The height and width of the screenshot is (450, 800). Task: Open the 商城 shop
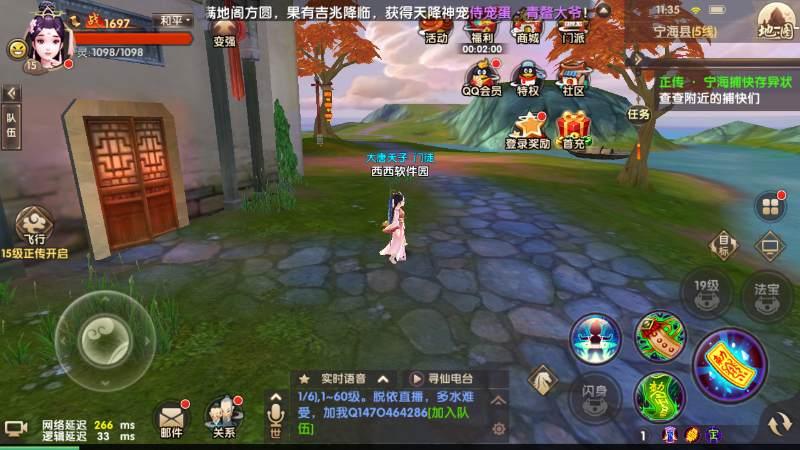pyautogui.click(x=528, y=27)
